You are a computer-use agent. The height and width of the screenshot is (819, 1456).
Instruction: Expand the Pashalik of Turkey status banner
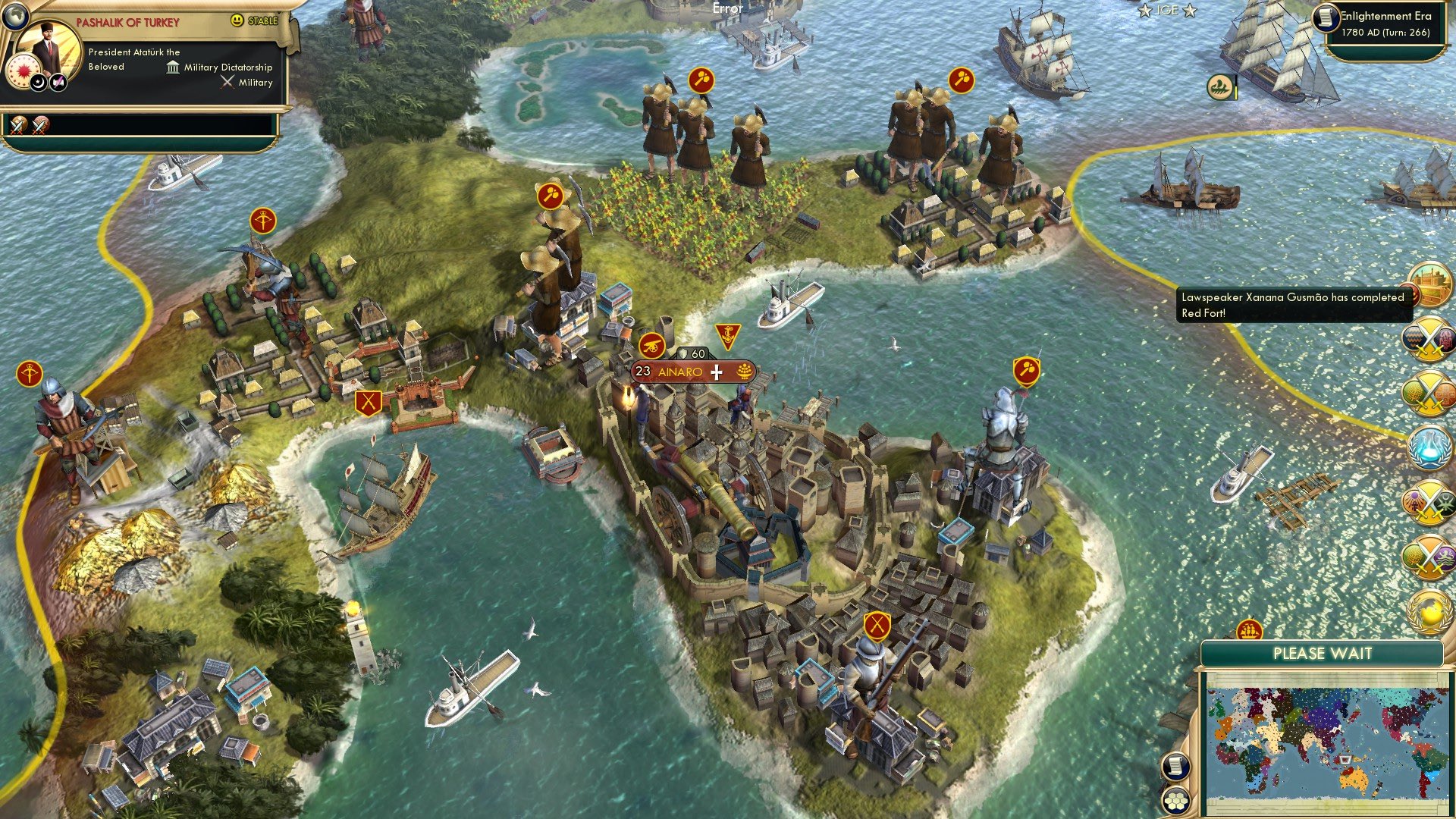point(129,20)
